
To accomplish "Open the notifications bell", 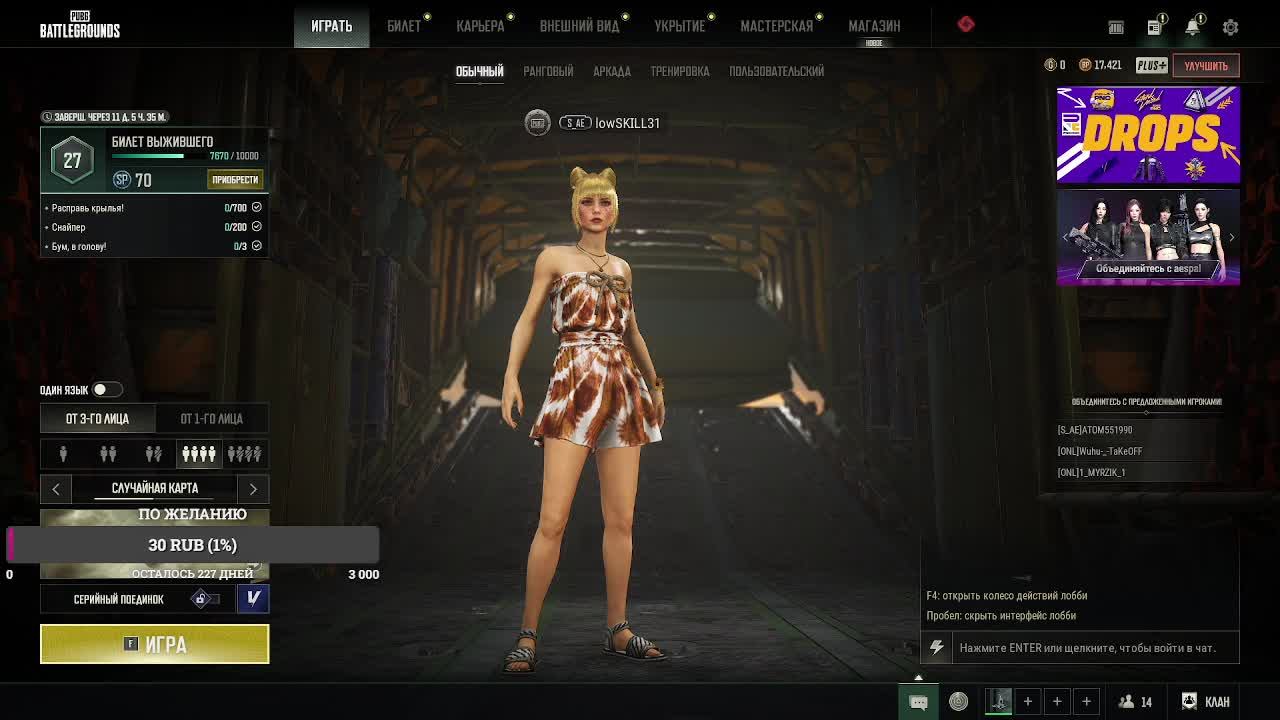I will pos(1192,27).
